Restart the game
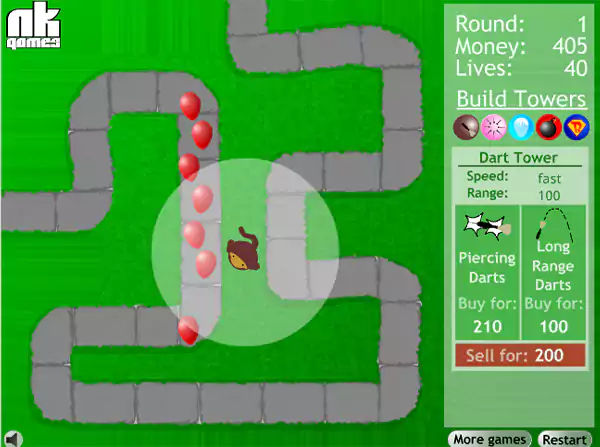This screenshot has height=447, width=600. [x=565, y=439]
